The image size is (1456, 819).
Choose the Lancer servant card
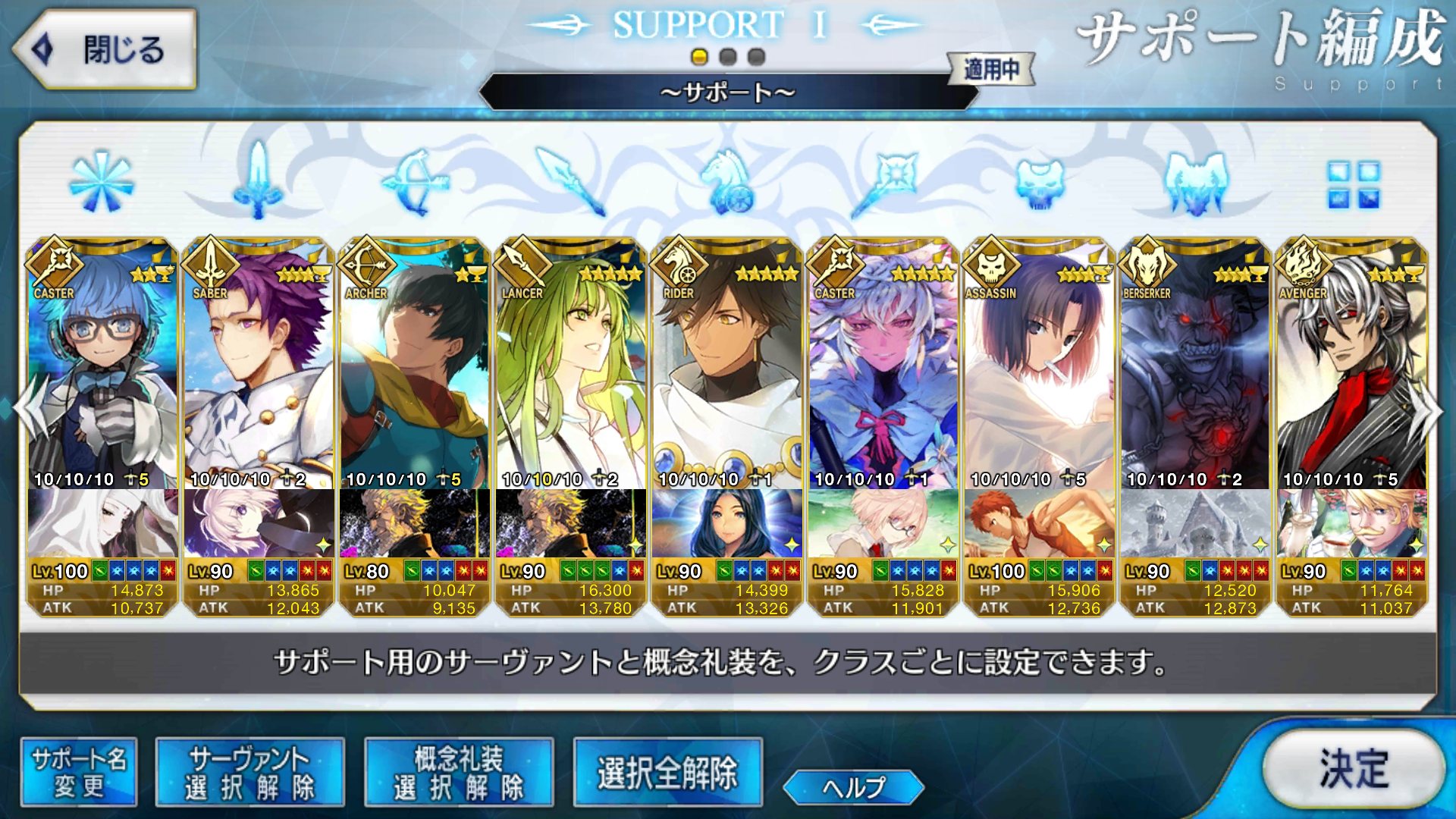tap(571, 364)
